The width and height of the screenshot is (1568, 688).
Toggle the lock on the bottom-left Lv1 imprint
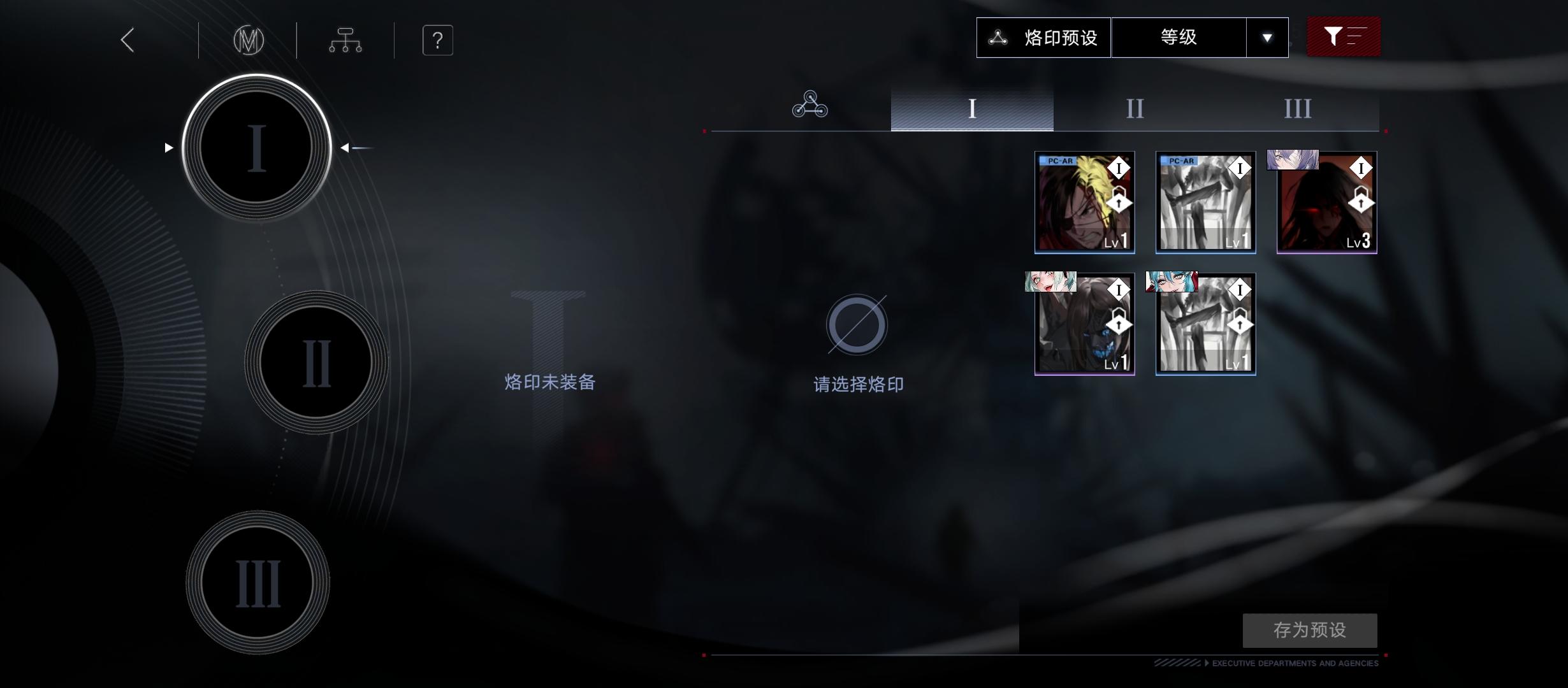click(x=1119, y=324)
